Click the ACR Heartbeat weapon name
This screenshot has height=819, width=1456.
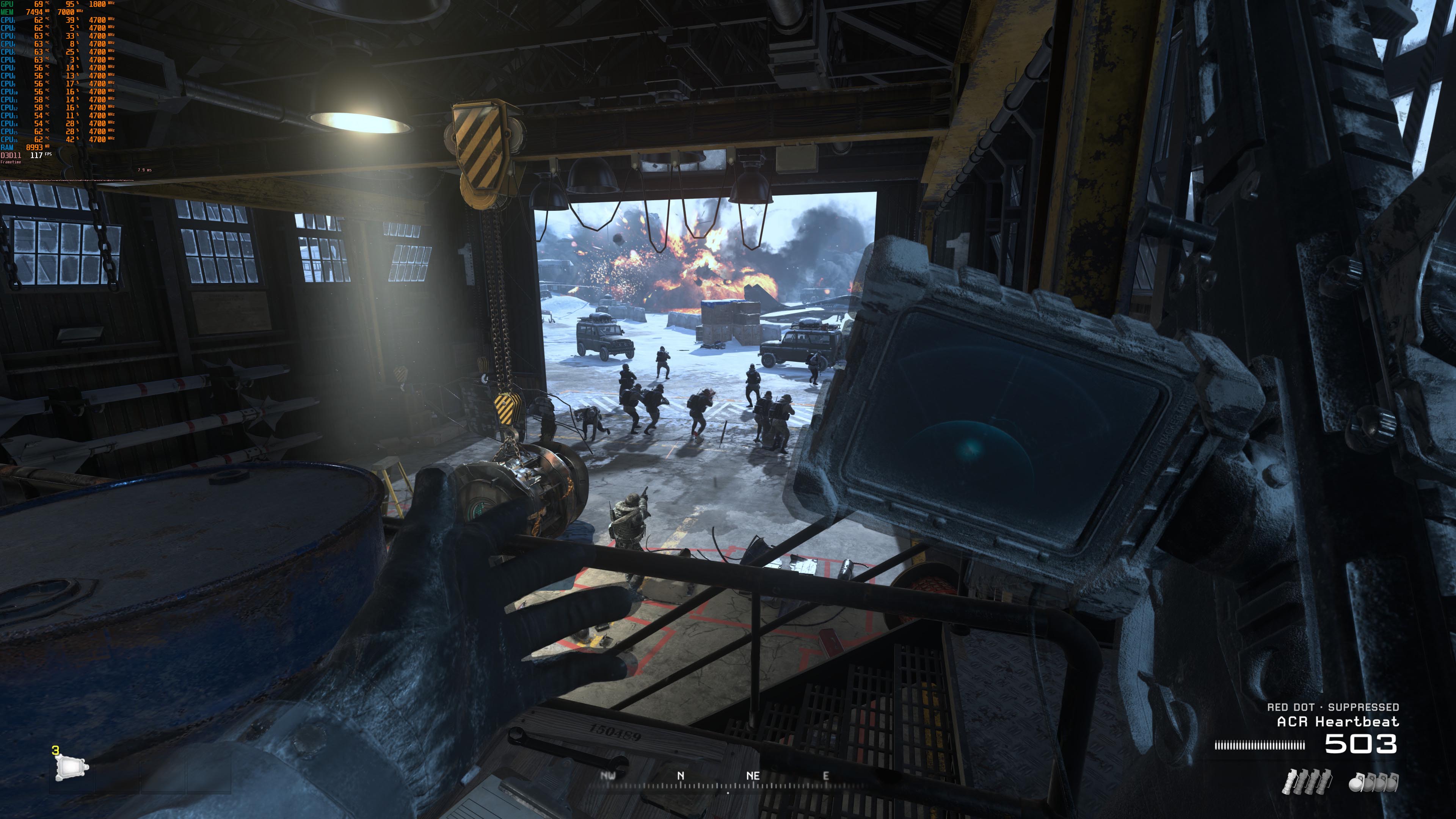click(x=1337, y=722)
